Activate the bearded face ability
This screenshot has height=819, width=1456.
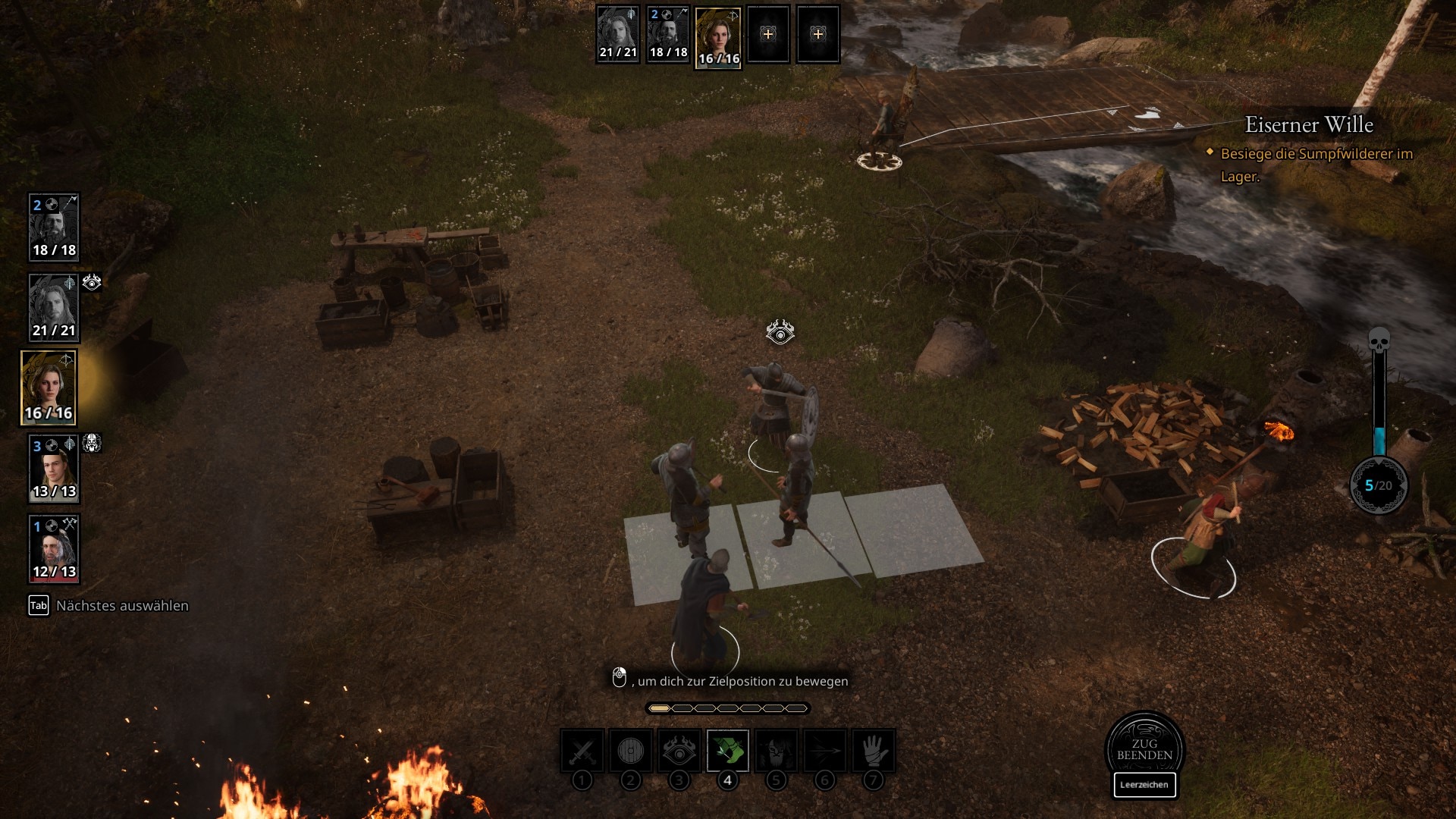(776, 751)
